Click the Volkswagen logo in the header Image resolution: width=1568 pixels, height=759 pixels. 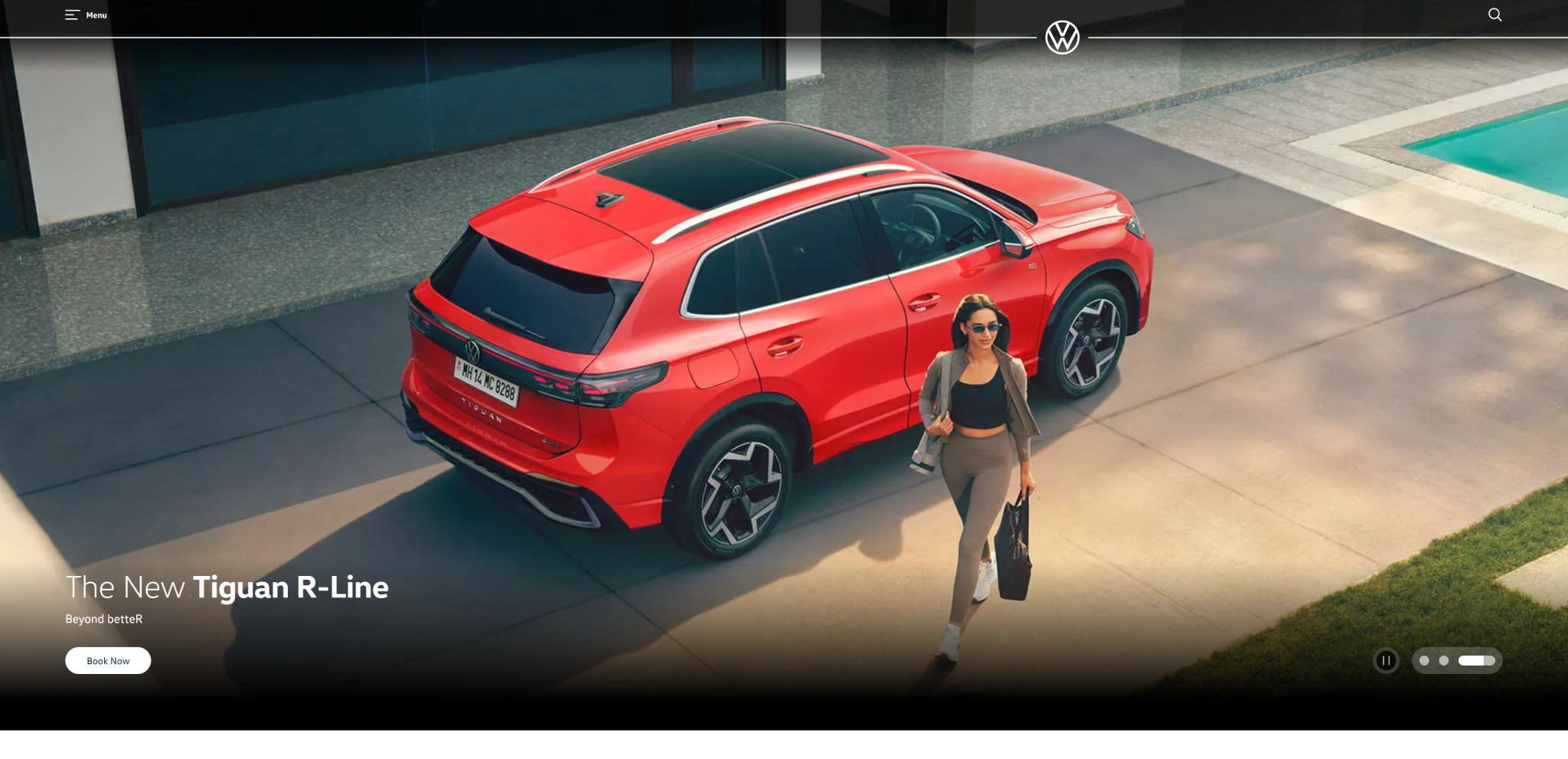pyautogui.click(x=1063, y=35)
